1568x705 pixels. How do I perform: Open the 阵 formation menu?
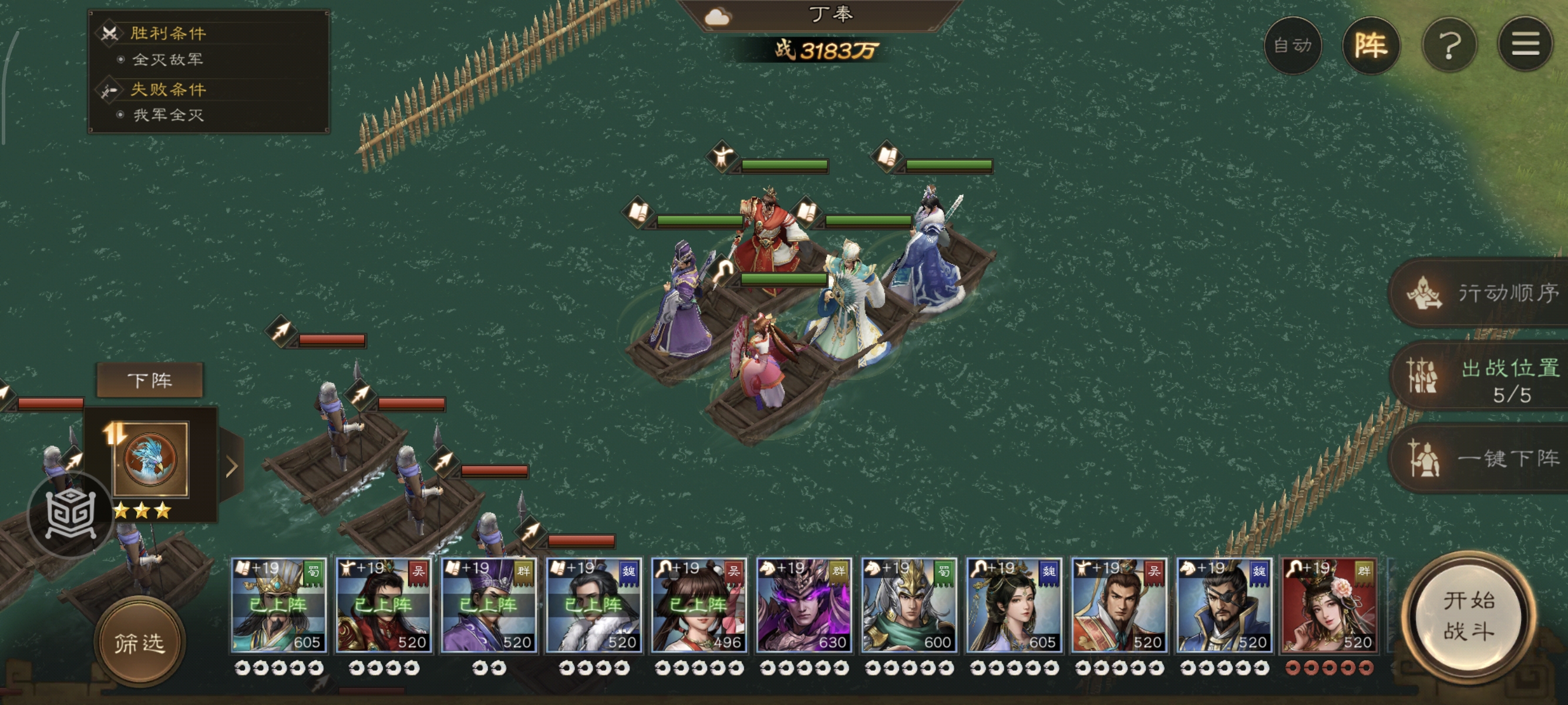[x=1370, y=45]
